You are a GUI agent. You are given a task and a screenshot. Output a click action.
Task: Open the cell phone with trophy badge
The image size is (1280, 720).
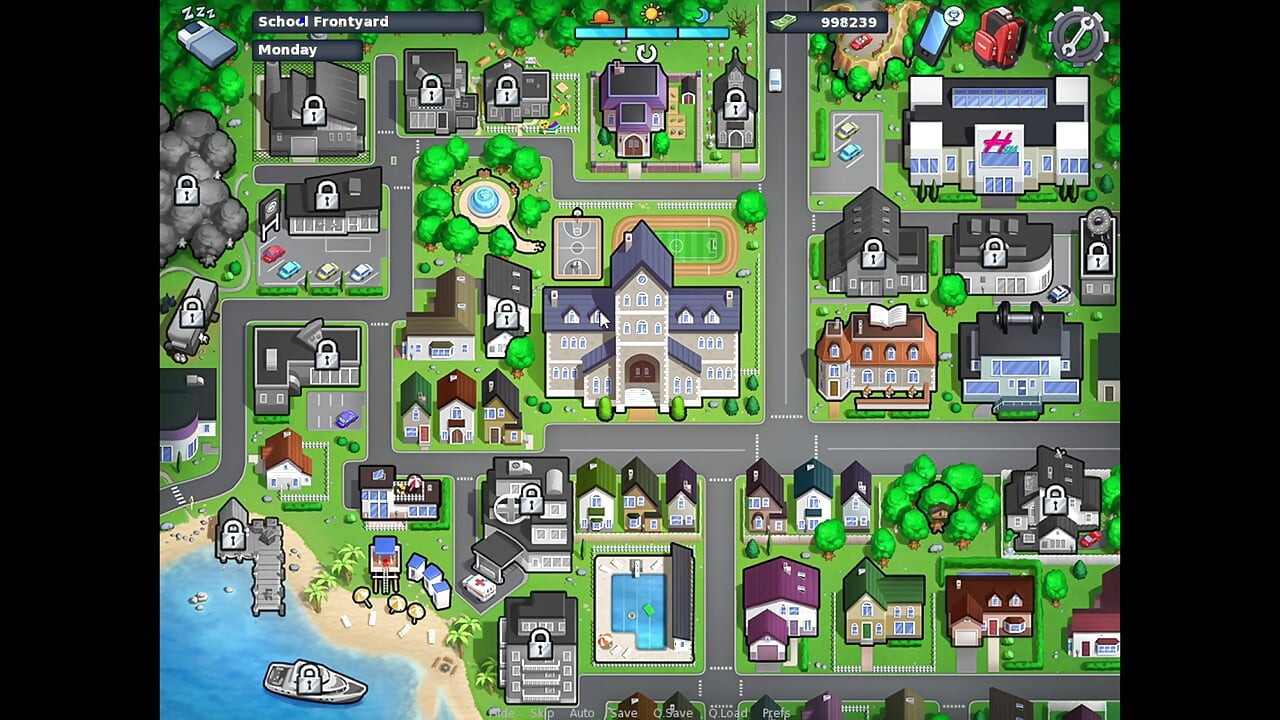tap(932, 36)
